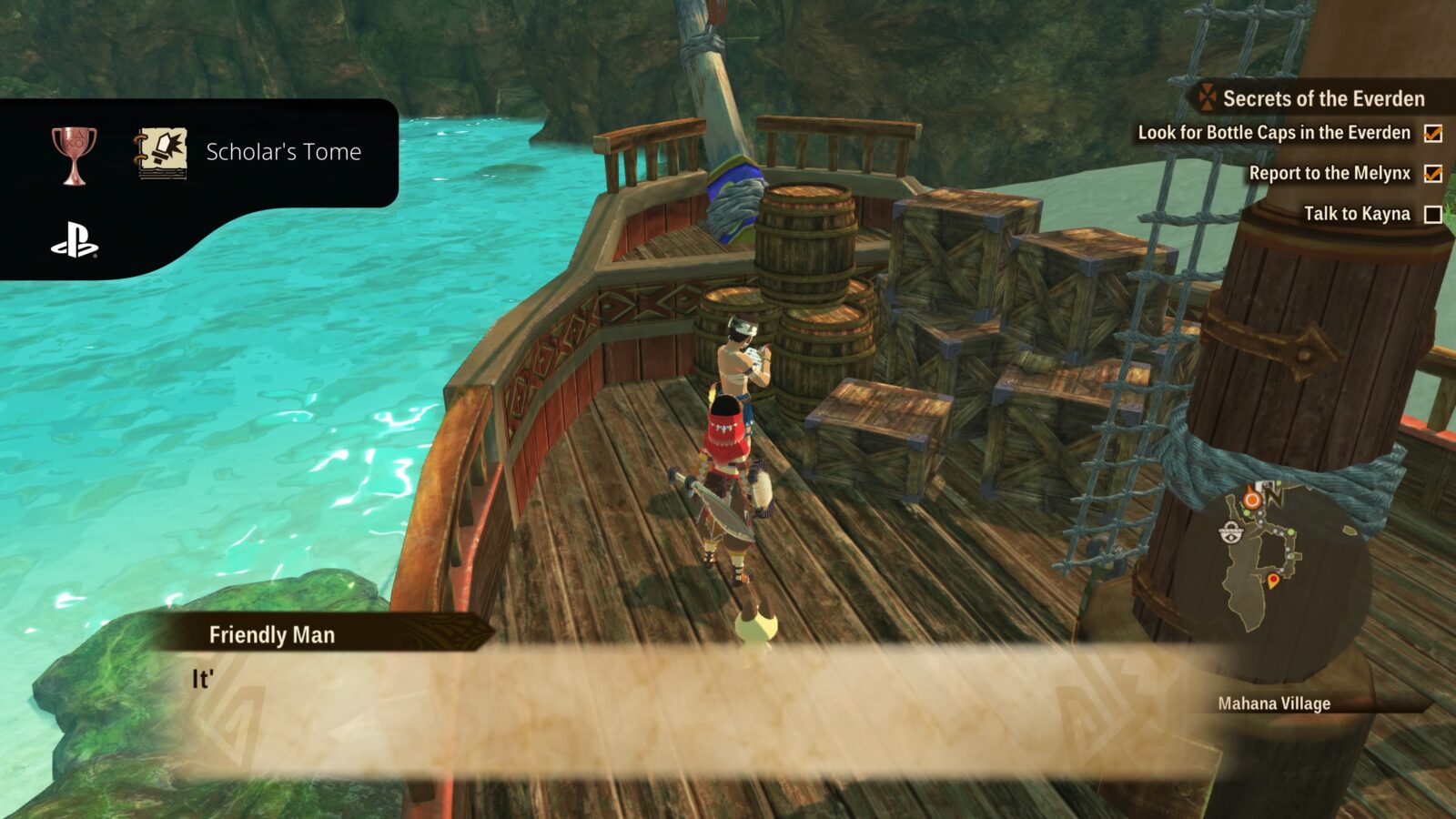Select the Mahana Village emblem on the minimap
The height and width of the screenshot is (819, 1456).
(1231, 531)
